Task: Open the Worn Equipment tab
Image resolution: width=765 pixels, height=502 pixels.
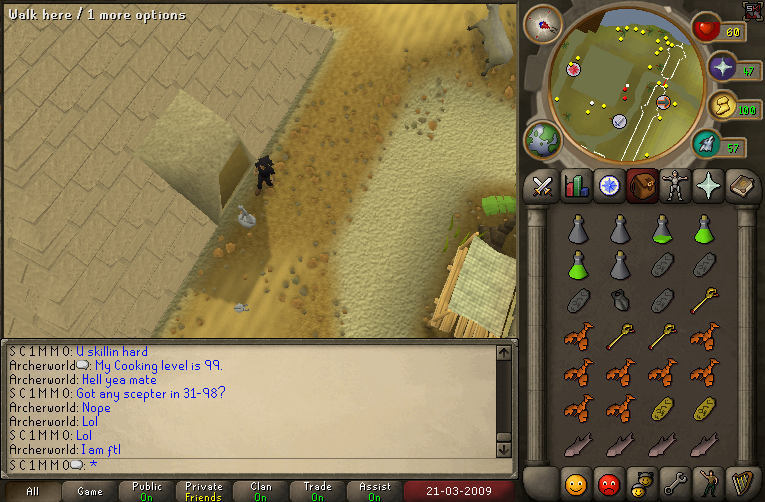Action: pyautogui.click(x=677, y=186)
